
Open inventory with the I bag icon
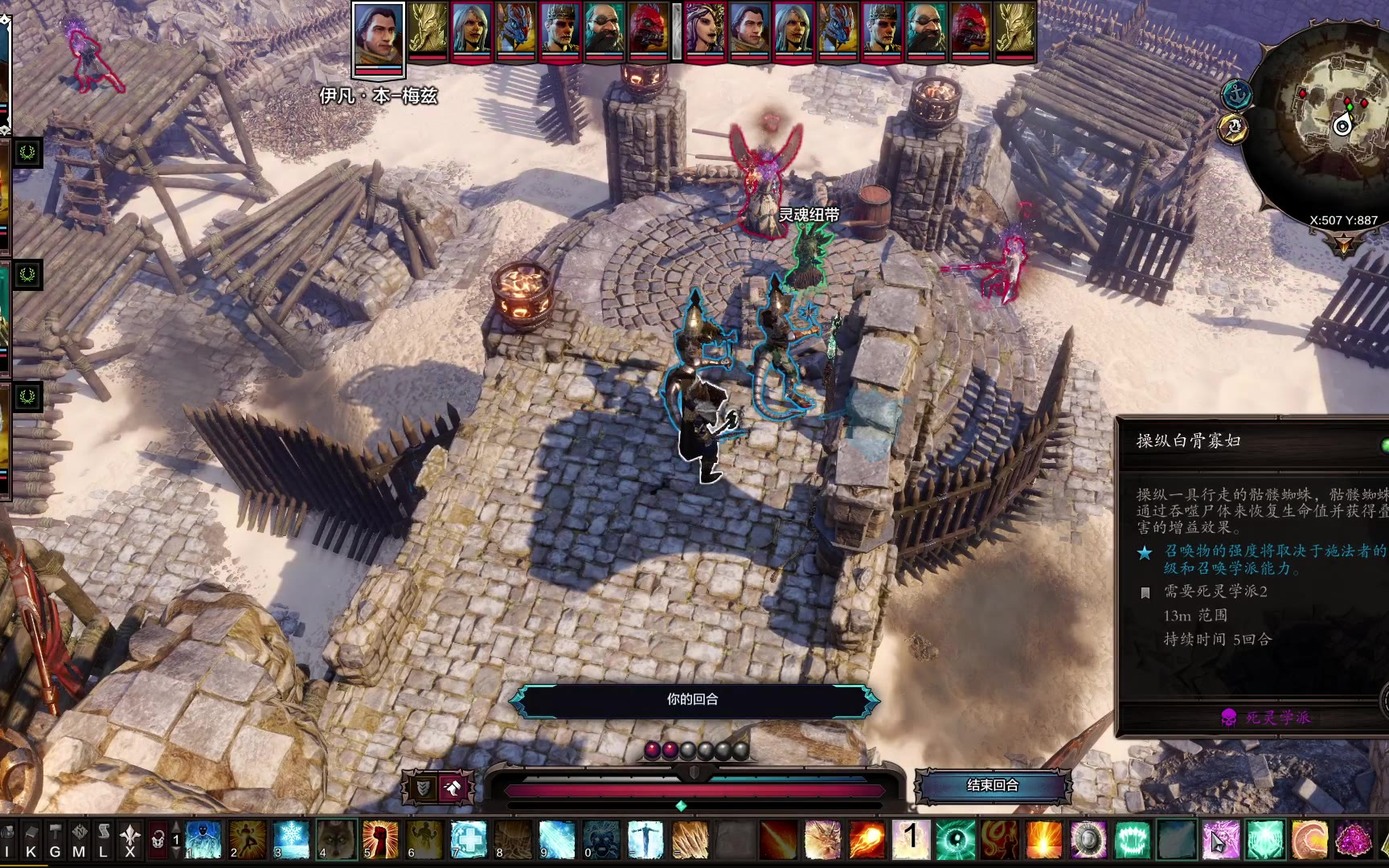pyautogui.click(x=8, y=841)
